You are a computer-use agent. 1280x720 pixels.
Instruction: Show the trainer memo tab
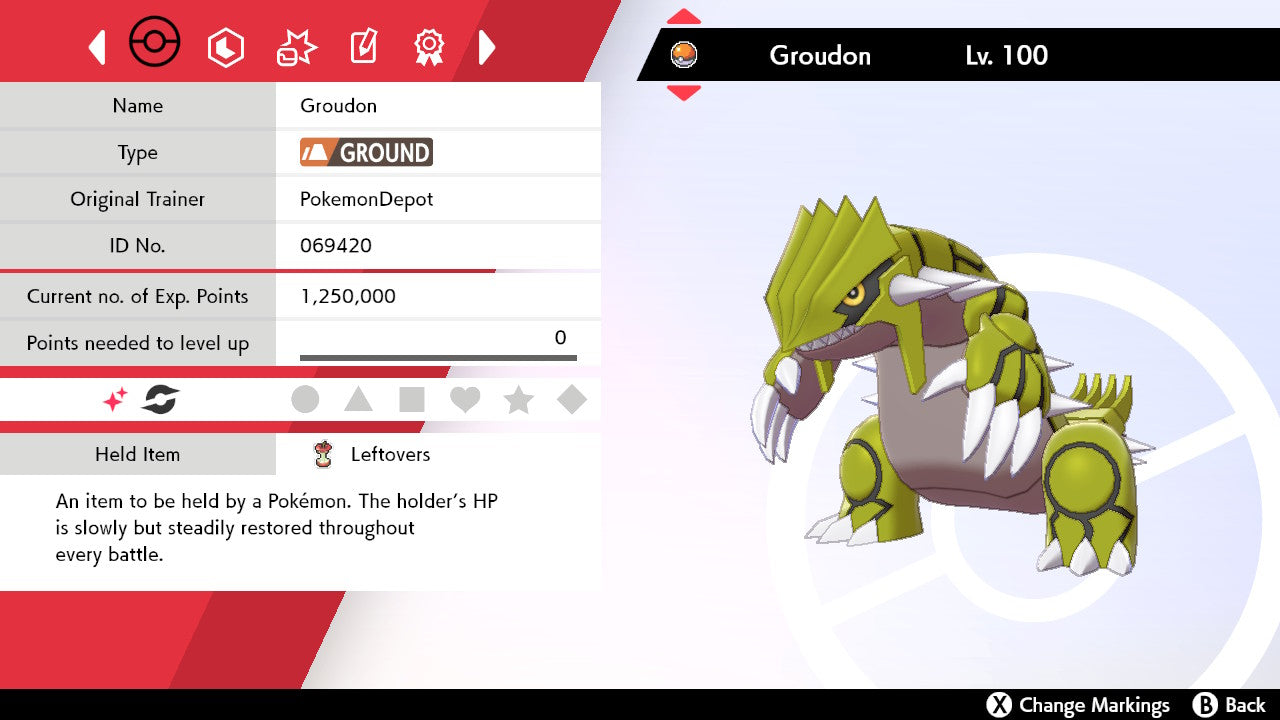click(362, 47)
